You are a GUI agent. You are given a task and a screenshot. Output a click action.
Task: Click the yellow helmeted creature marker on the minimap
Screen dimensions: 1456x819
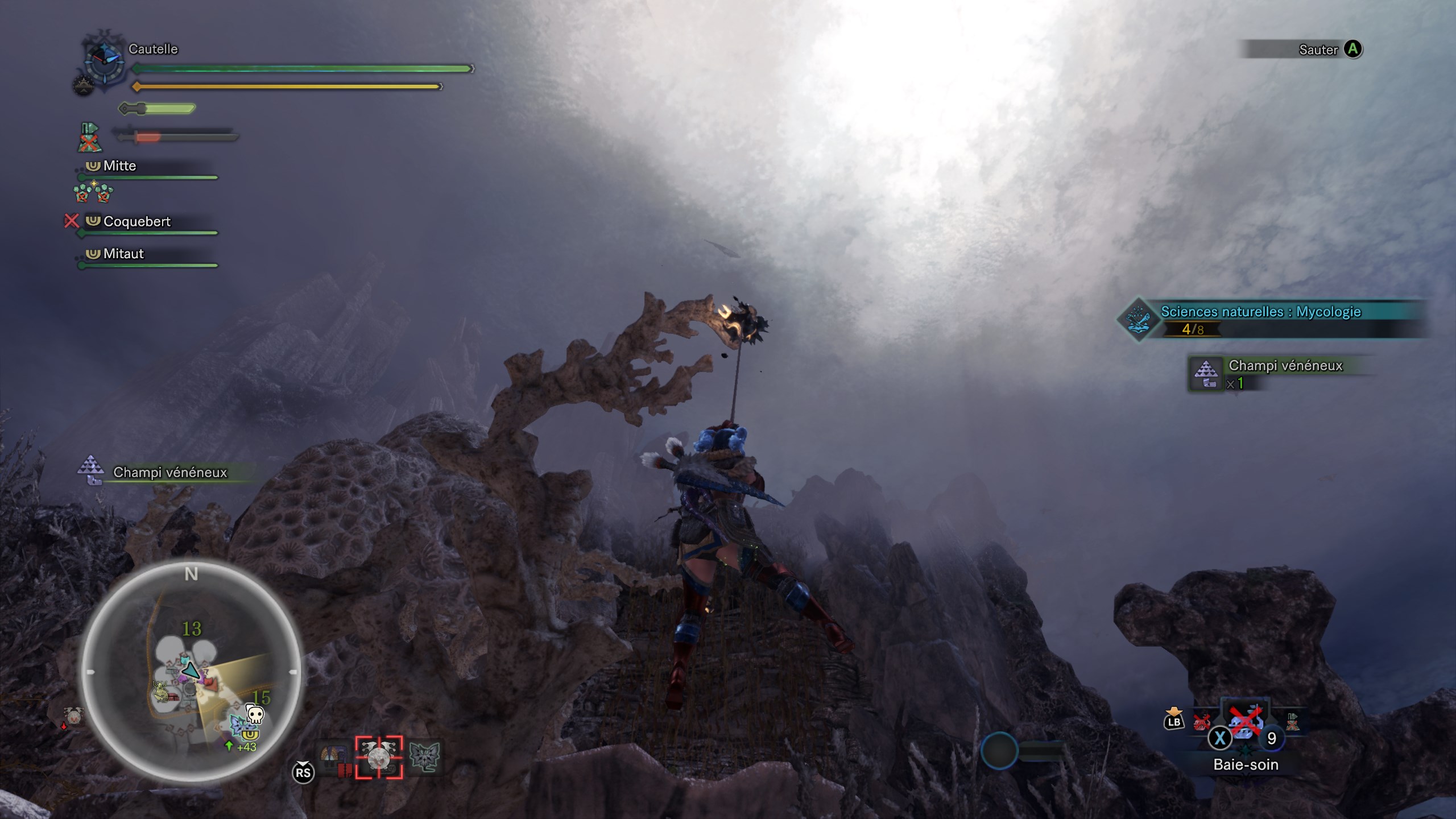point(162,692)
